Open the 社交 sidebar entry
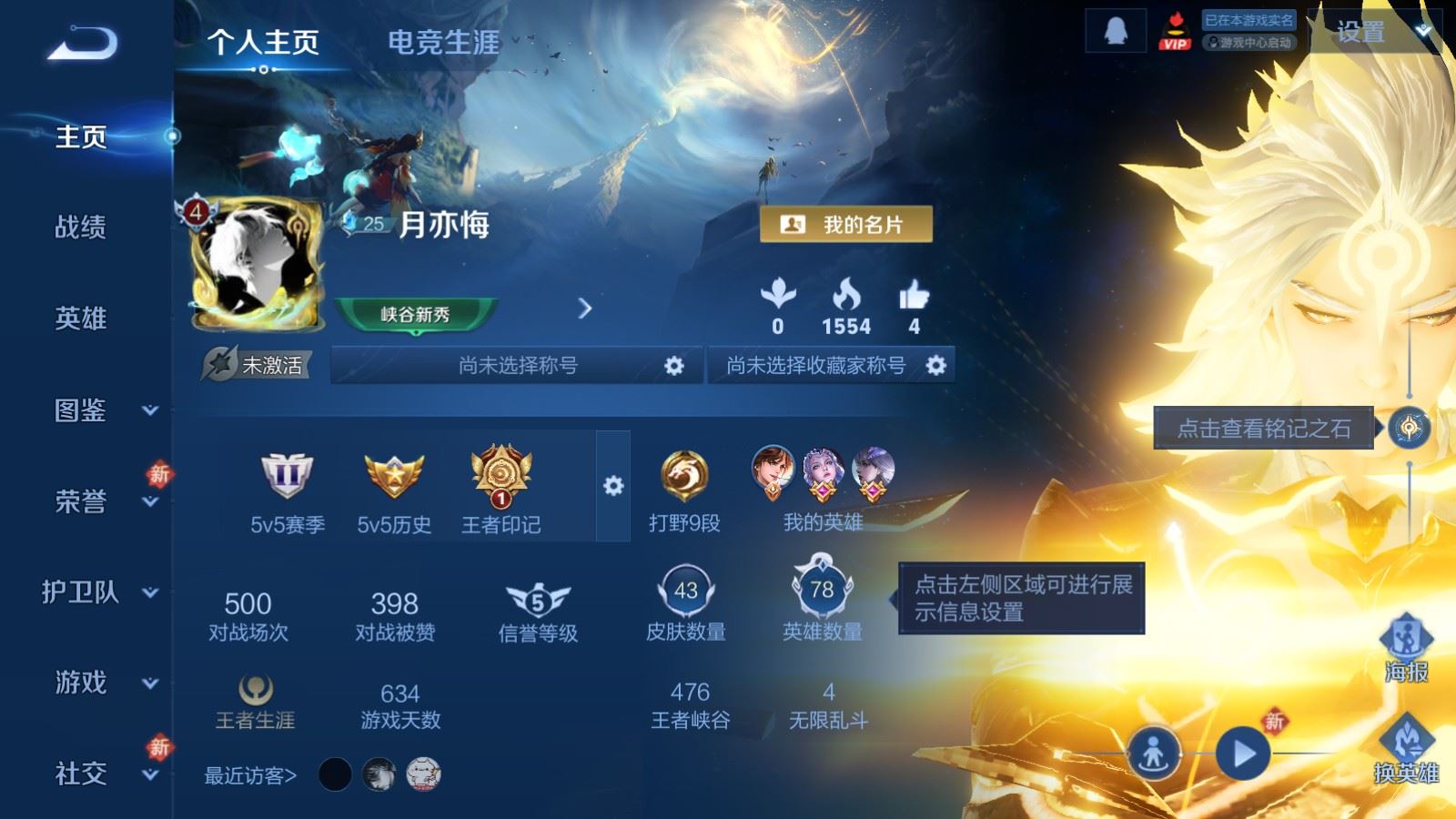The height and width of the screenshot is (819, 1456). [100, 773]
